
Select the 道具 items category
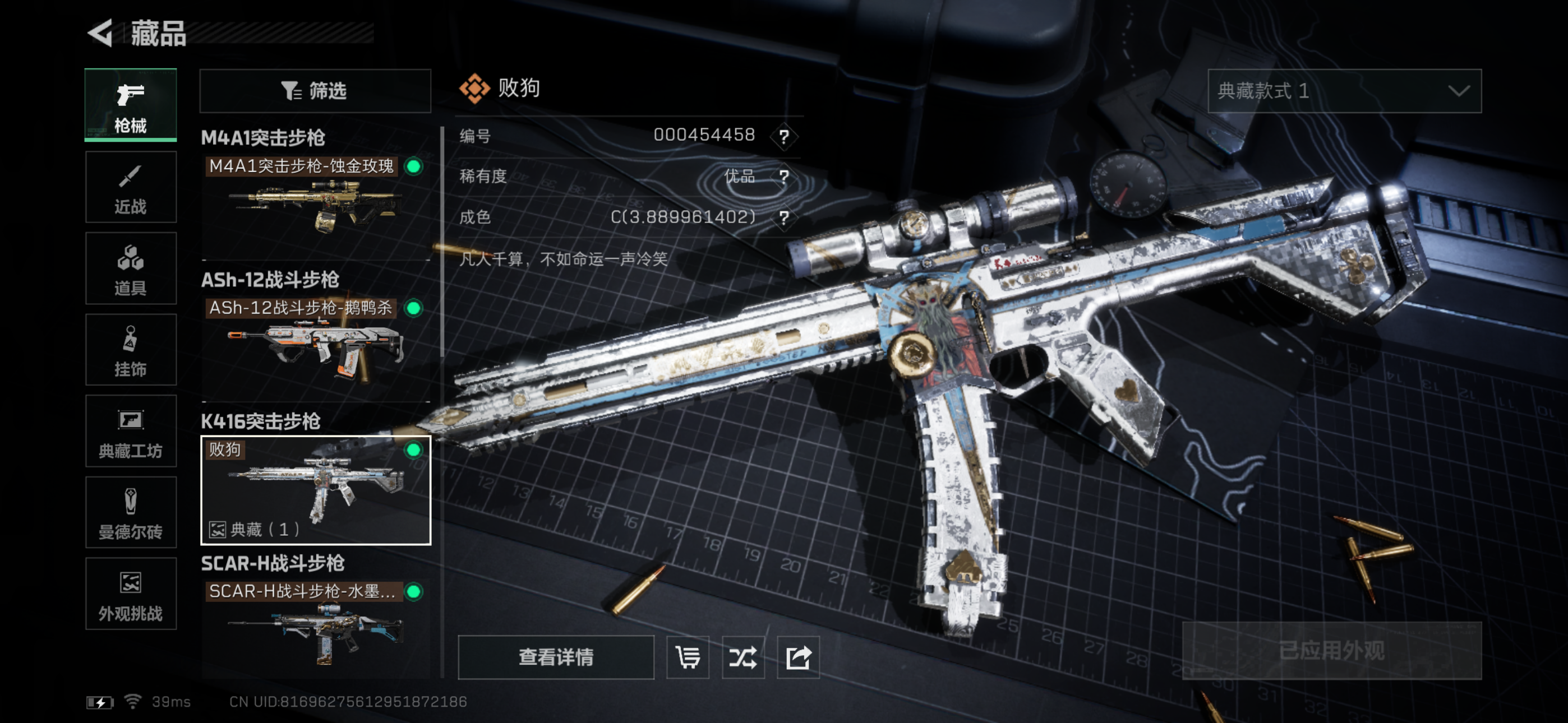131,268
